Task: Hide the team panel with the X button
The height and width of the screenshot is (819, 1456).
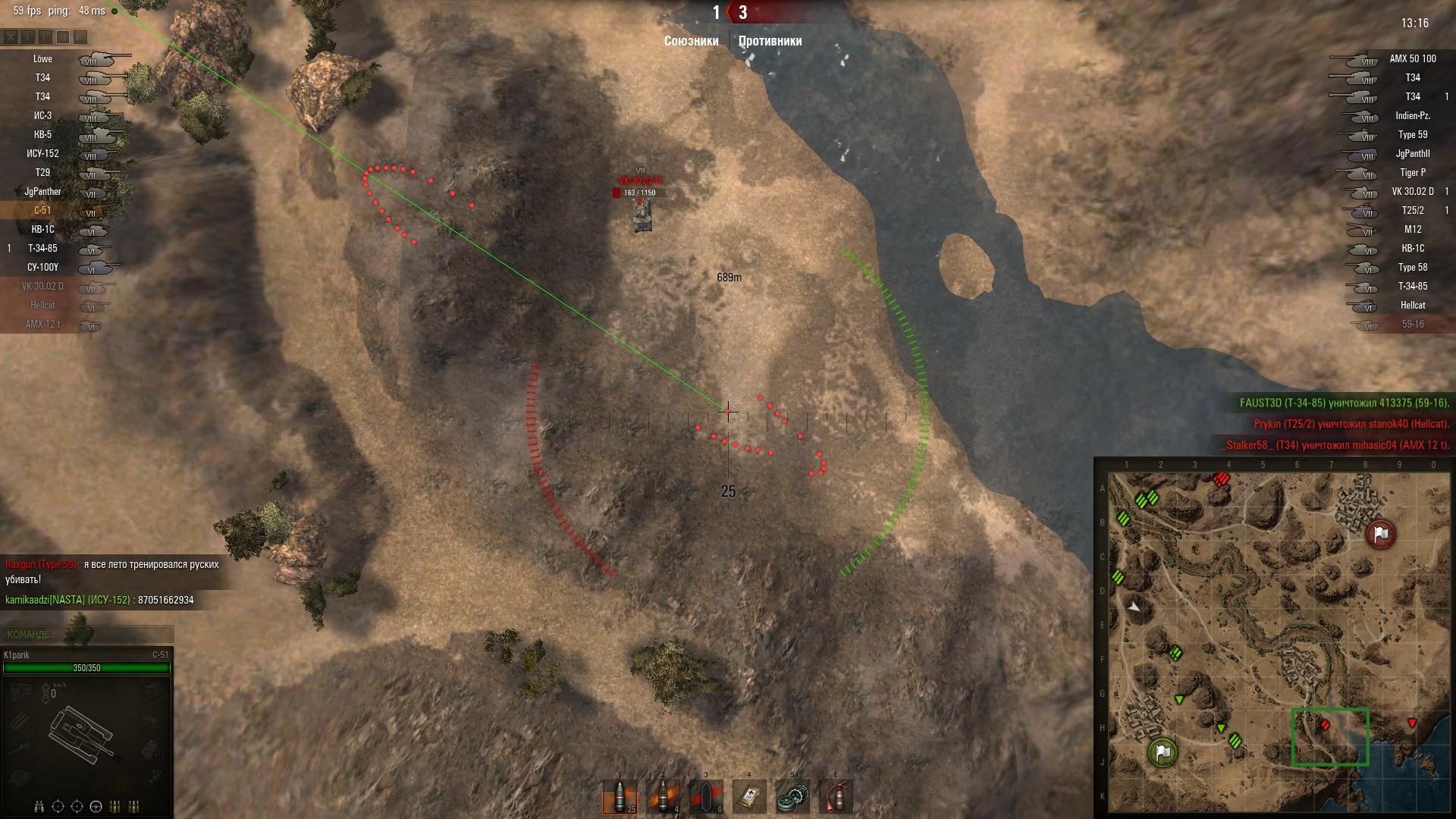Action: point(11,36)
